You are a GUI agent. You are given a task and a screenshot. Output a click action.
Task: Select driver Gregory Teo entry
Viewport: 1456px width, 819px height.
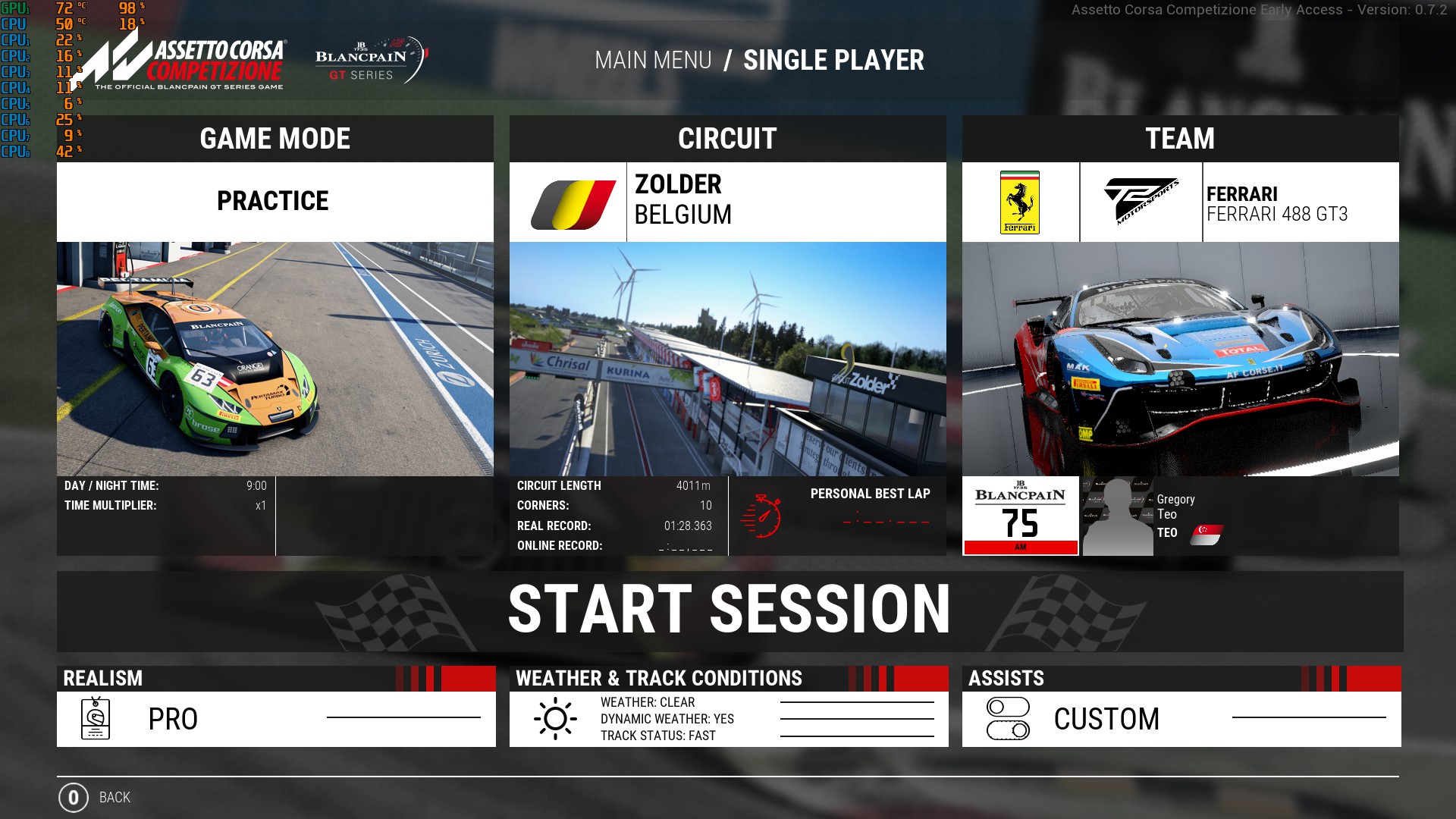click(1175, 516)
